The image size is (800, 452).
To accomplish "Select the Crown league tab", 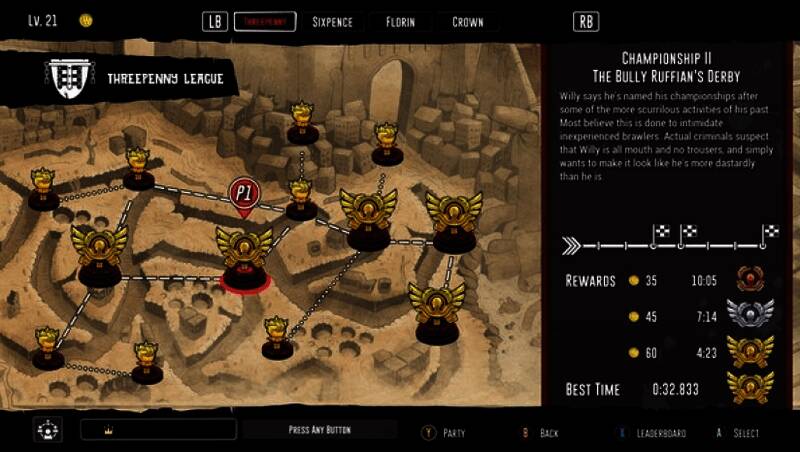I will 467,22.
